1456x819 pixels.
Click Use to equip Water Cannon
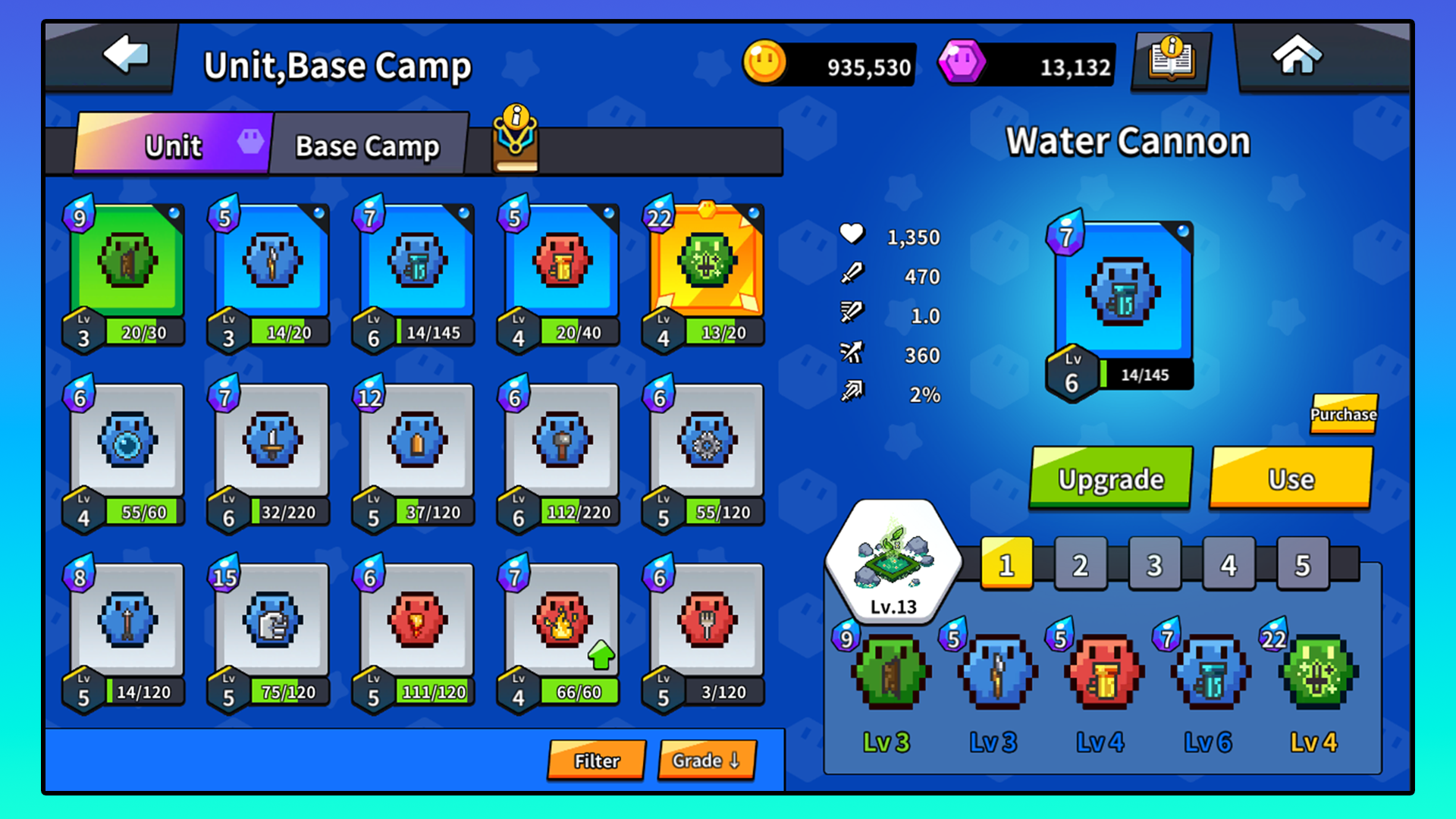(1291, 479)
